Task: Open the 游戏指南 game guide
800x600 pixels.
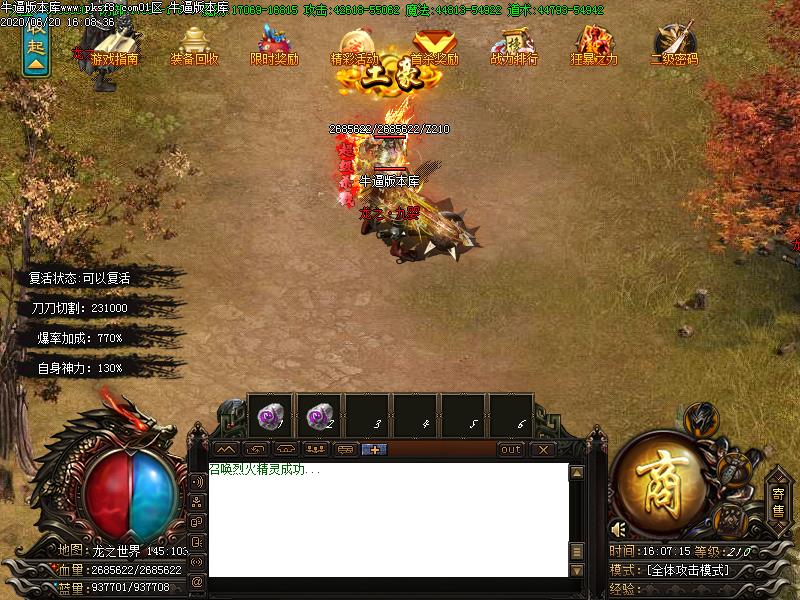Action: (114, 45)
